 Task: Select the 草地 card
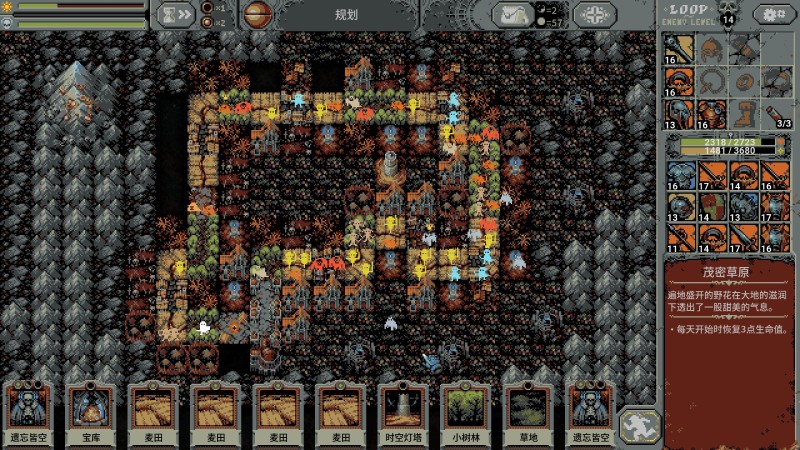[x=527, y=410]
